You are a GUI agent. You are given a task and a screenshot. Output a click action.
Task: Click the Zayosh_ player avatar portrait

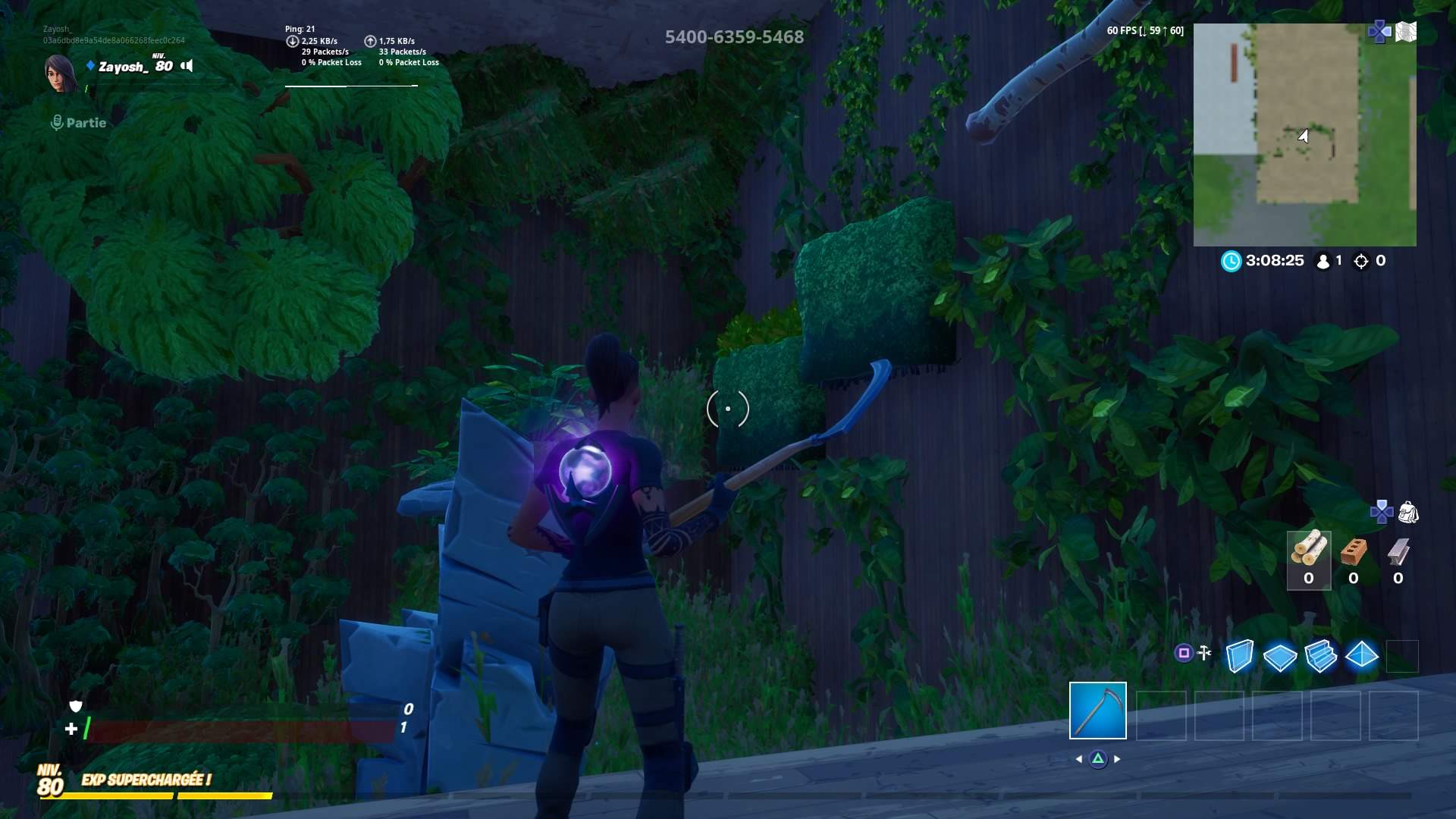pos(60,74)
